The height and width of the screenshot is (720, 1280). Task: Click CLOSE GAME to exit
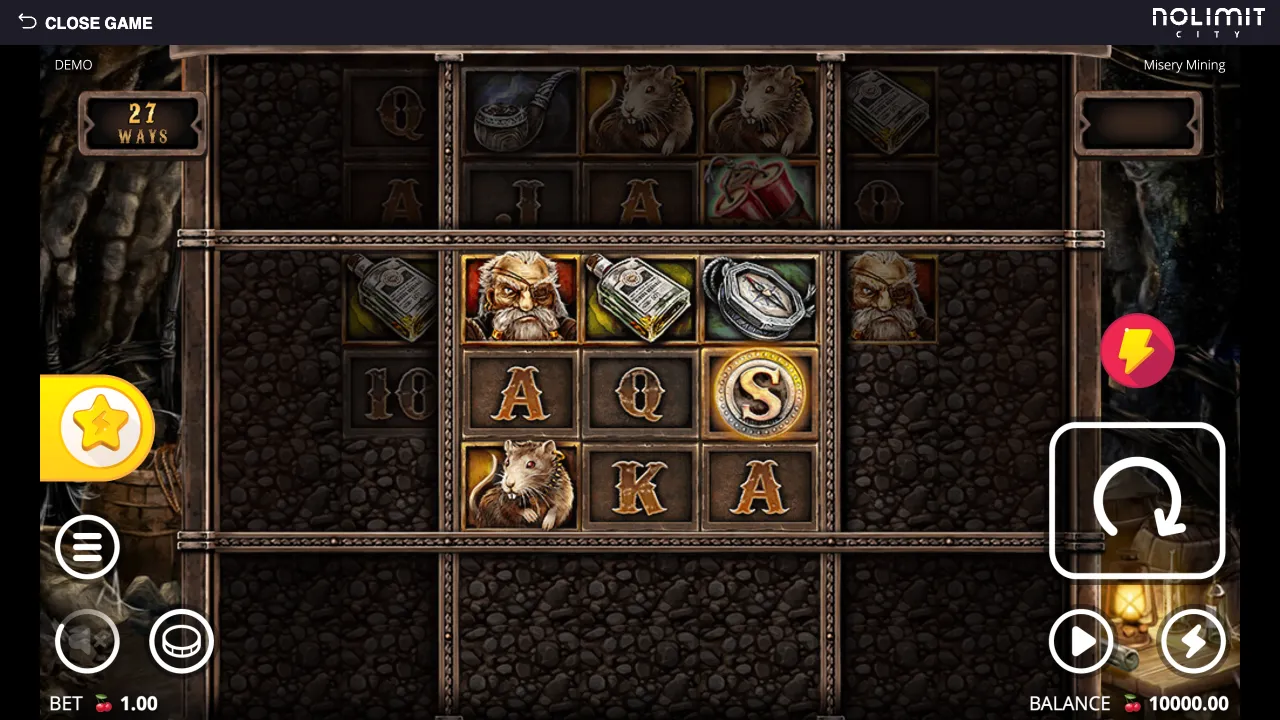click(x=85, y=22)
